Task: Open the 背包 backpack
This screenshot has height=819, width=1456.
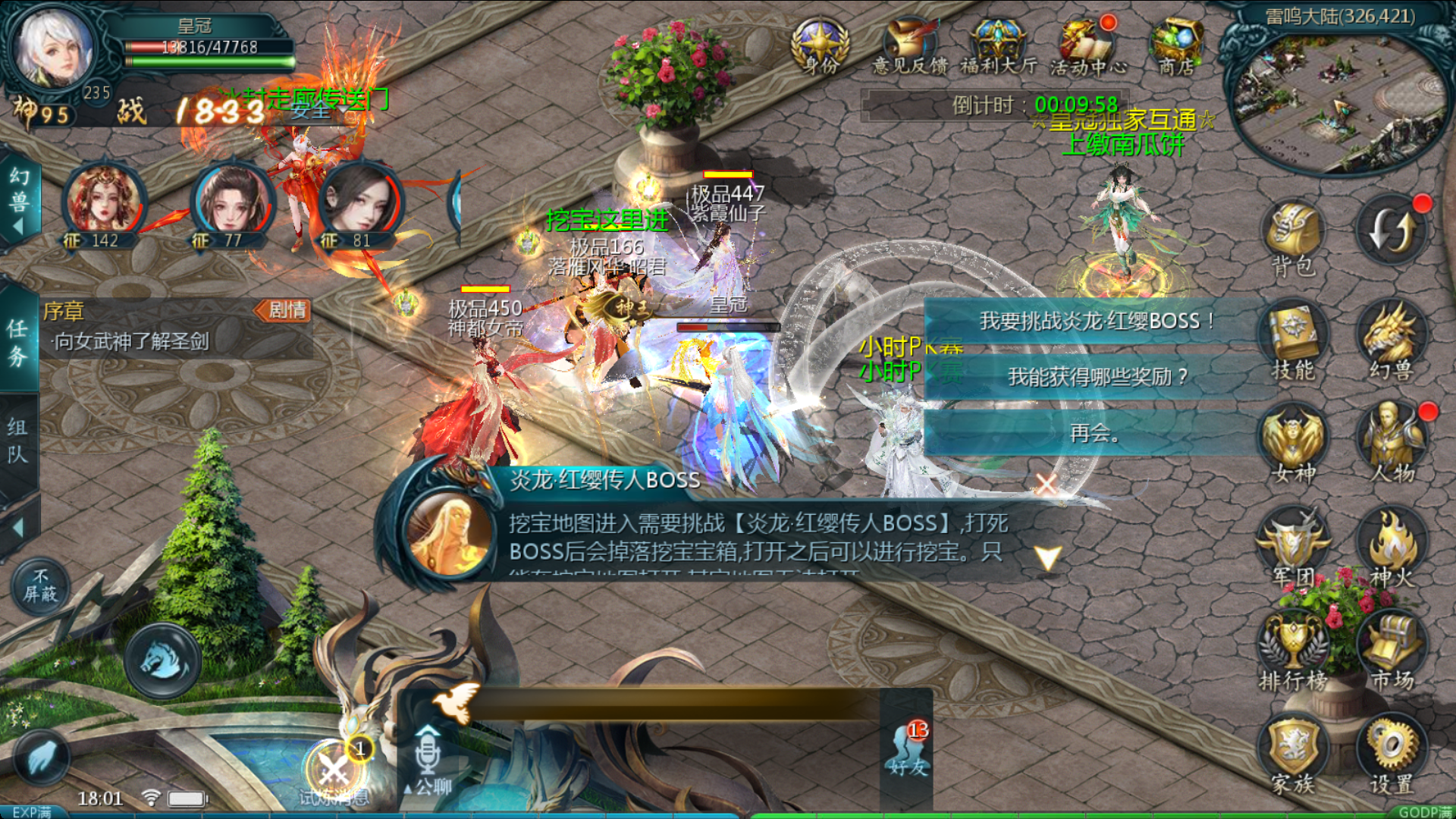Action: pyautogui.click(x=1293, y=237)
